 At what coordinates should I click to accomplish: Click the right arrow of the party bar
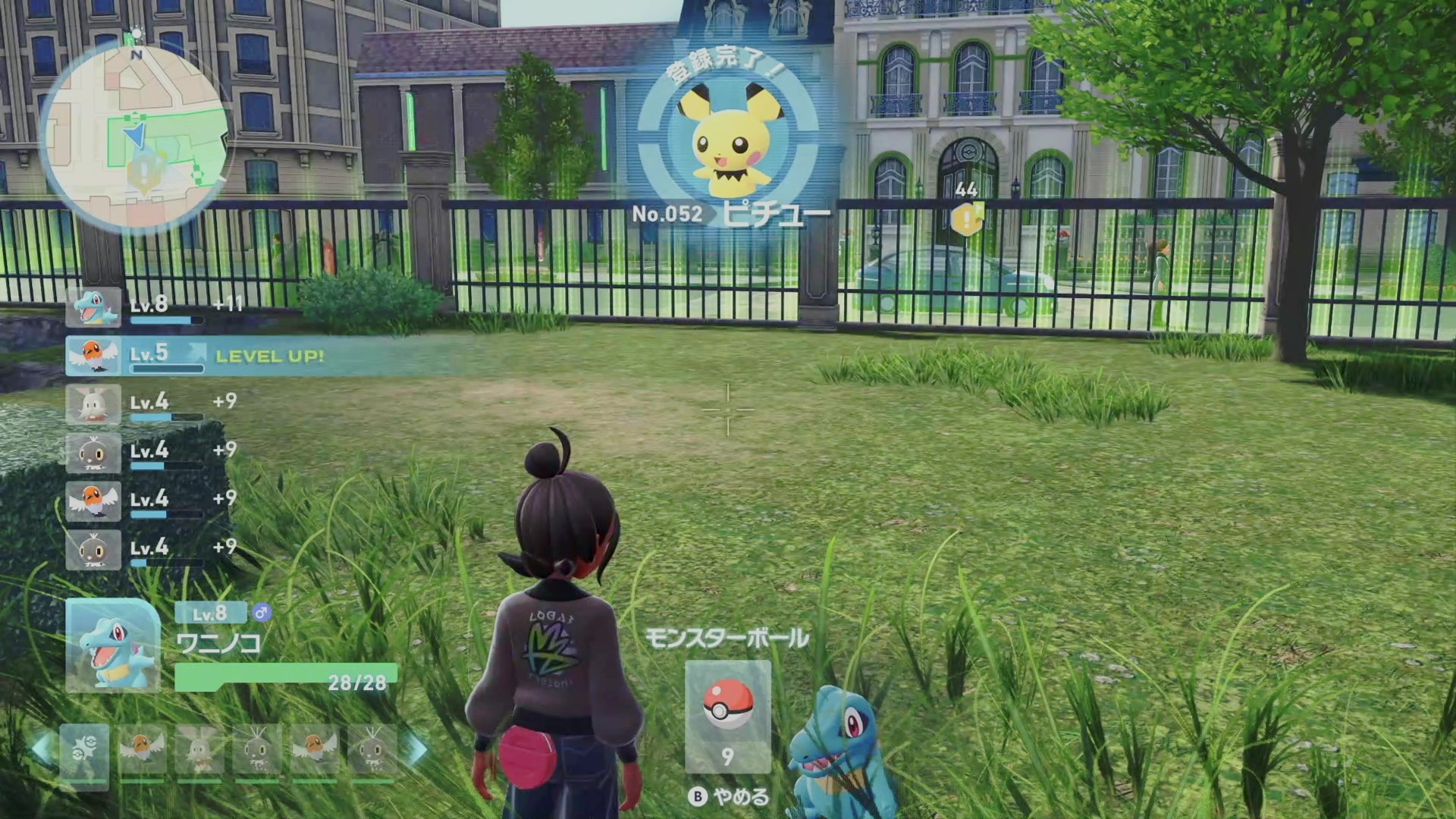coord(416,749)
